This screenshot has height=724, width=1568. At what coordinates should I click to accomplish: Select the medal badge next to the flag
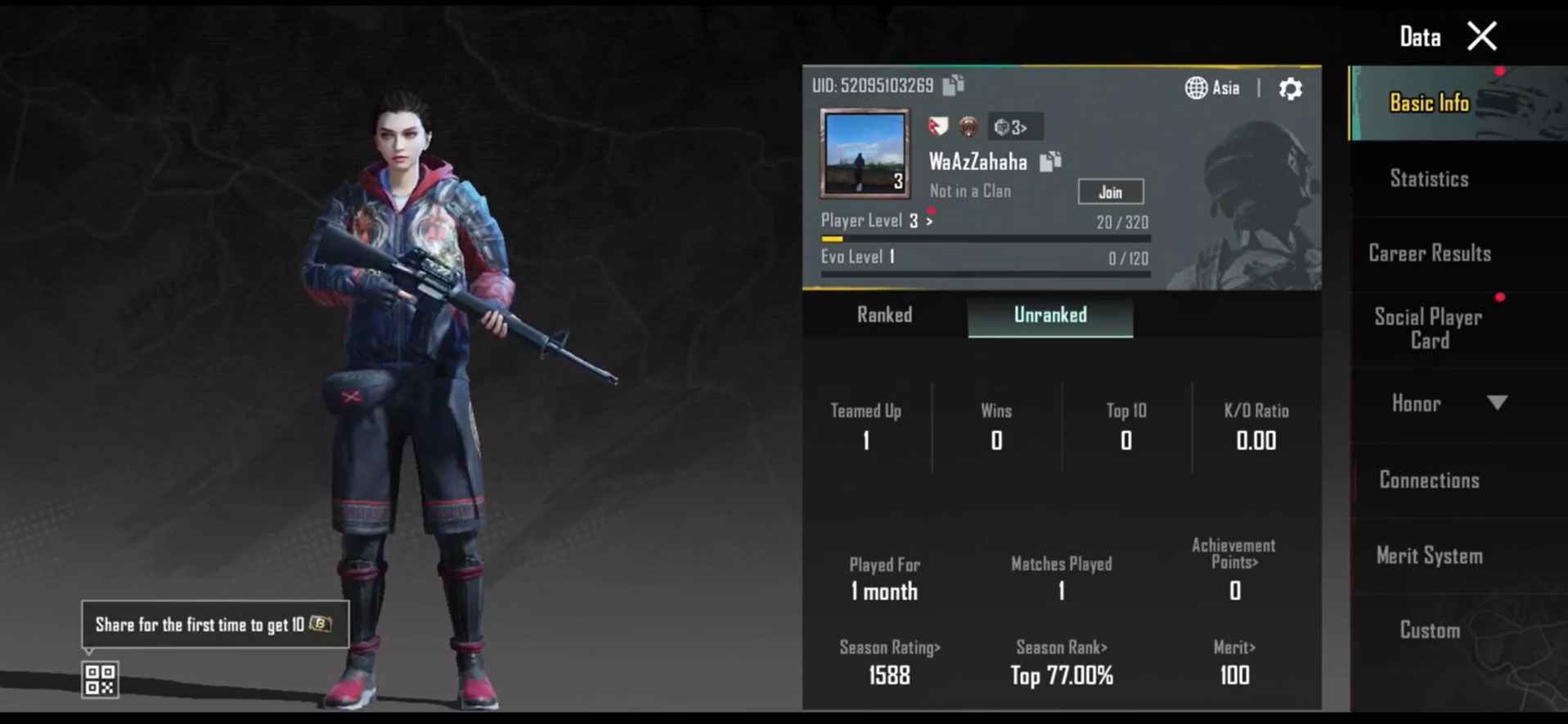tap(967, 127)
